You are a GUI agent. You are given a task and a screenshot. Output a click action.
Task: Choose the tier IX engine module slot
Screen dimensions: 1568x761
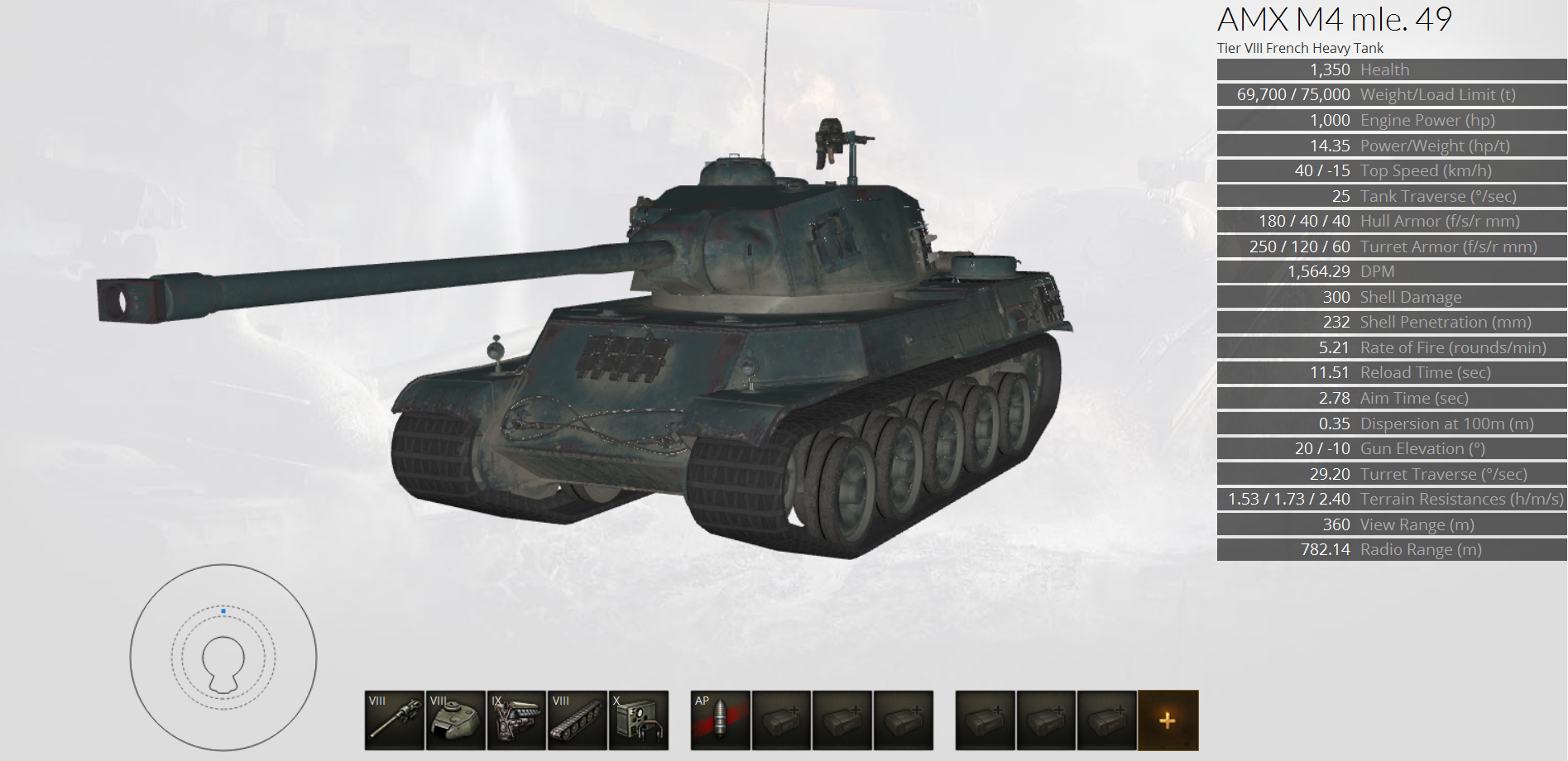(516, 720)
